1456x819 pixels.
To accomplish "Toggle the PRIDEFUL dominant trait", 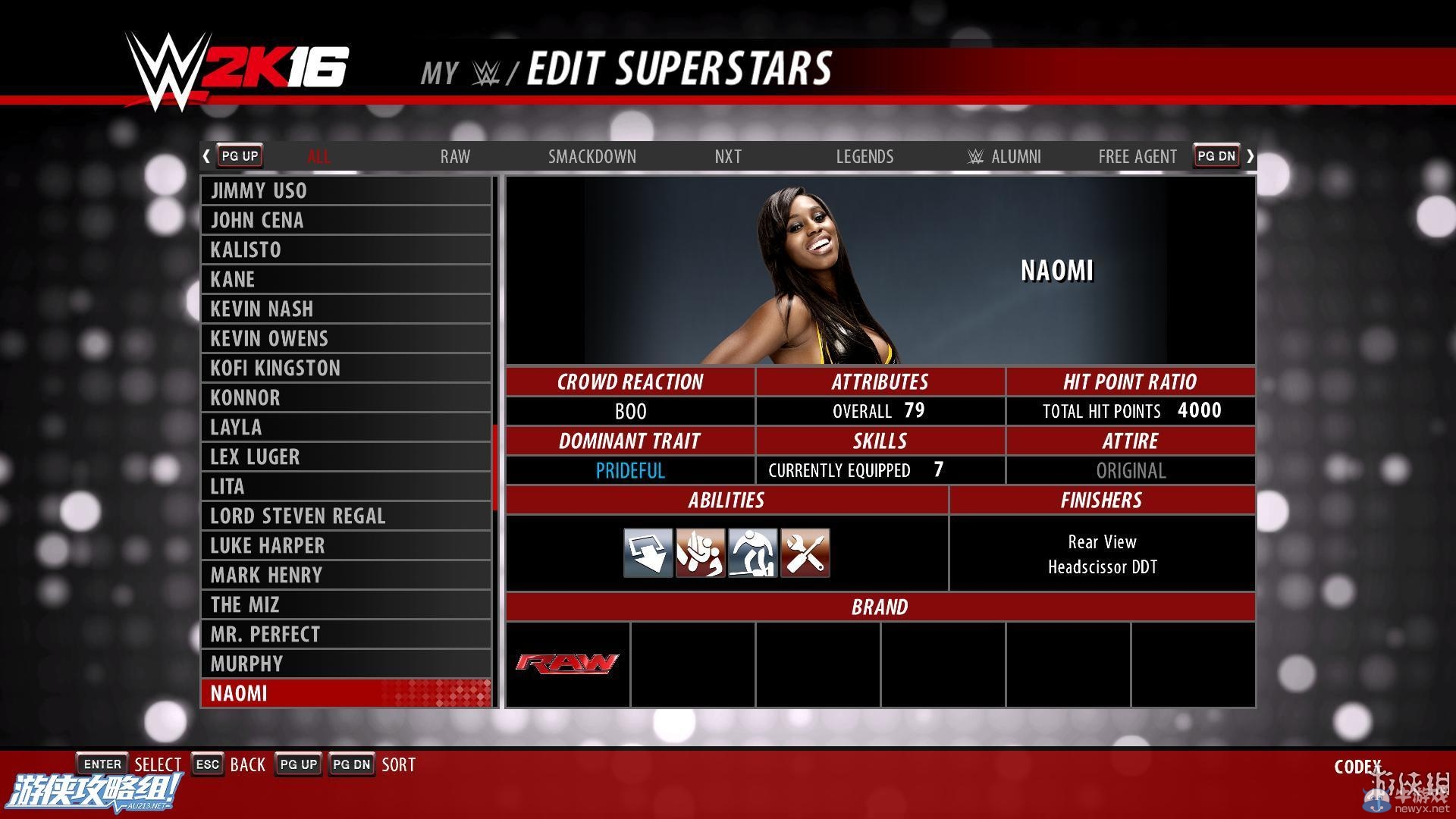I will pyautogui.click(x=629, y=470).
